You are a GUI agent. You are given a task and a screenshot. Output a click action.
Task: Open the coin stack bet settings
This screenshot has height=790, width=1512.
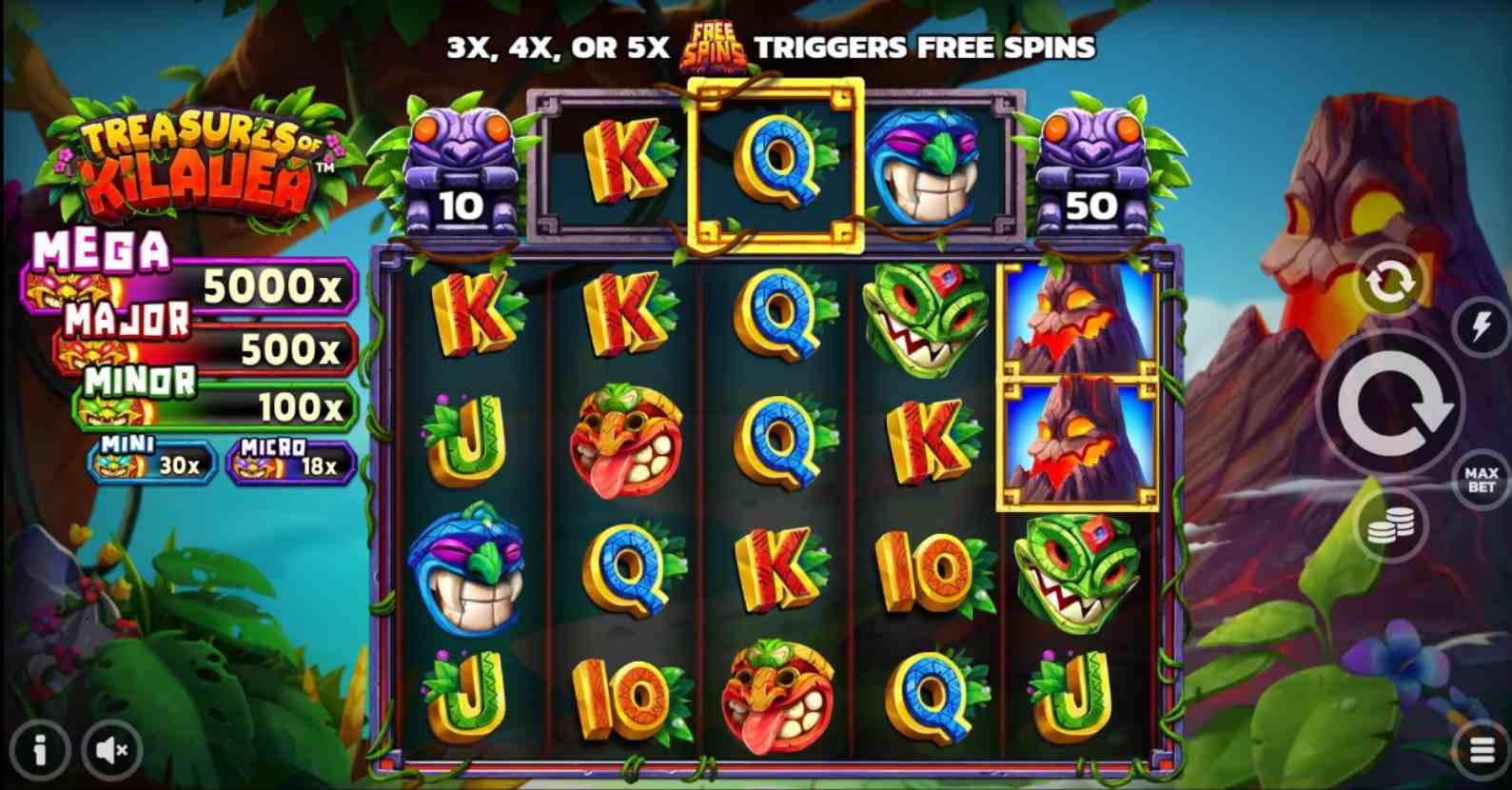point(1389,526)
